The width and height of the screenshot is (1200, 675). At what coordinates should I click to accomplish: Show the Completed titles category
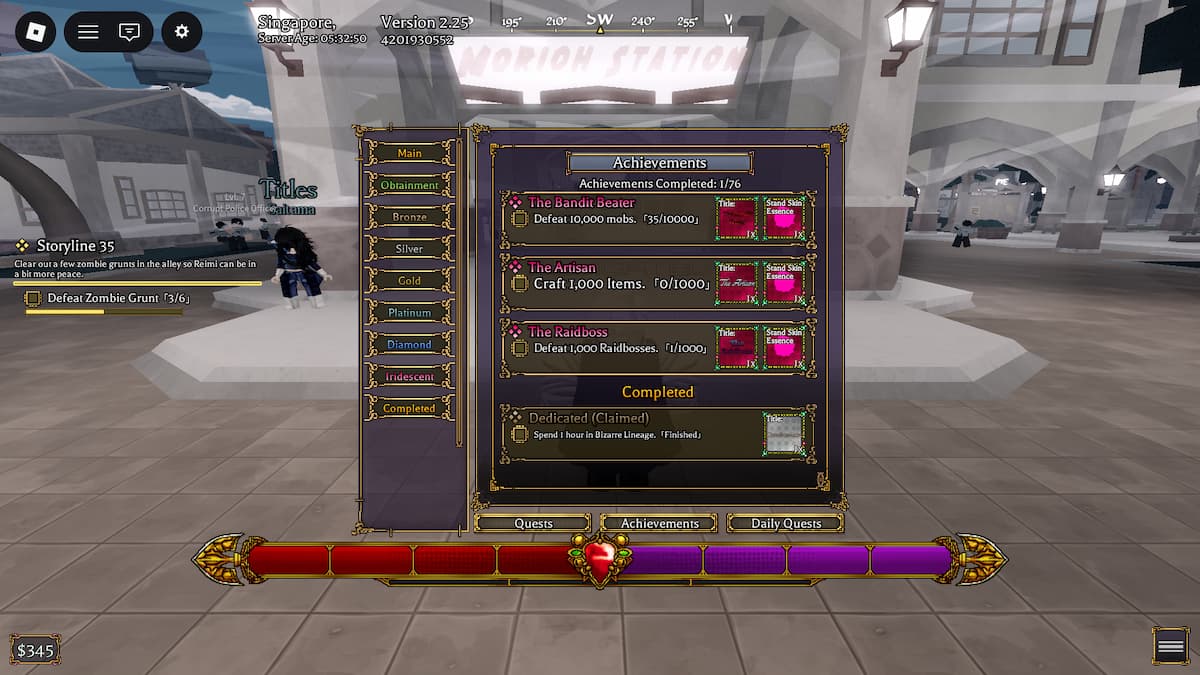pos(409,409)
